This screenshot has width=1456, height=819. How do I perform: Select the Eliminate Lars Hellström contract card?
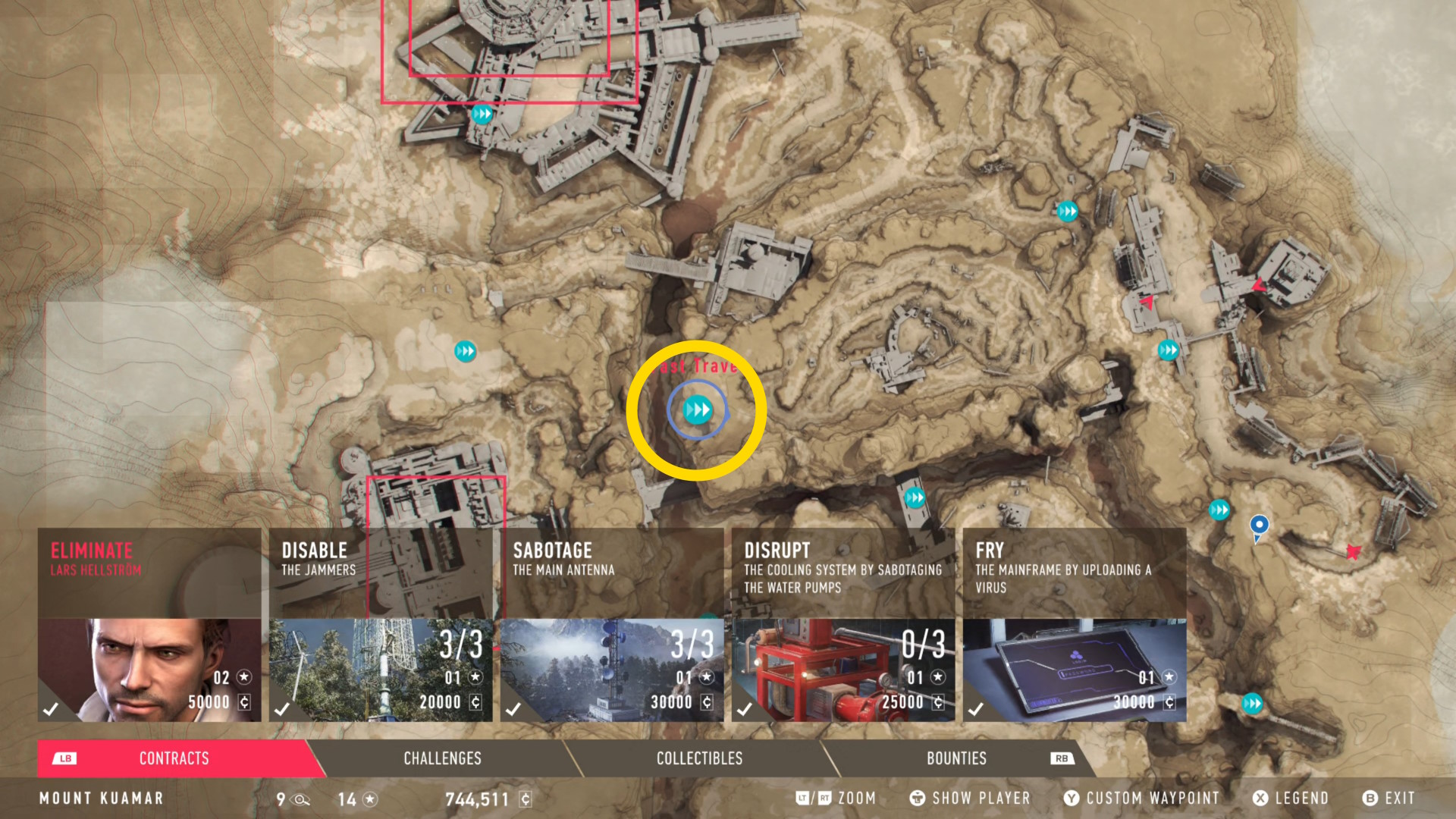[149, 625]
